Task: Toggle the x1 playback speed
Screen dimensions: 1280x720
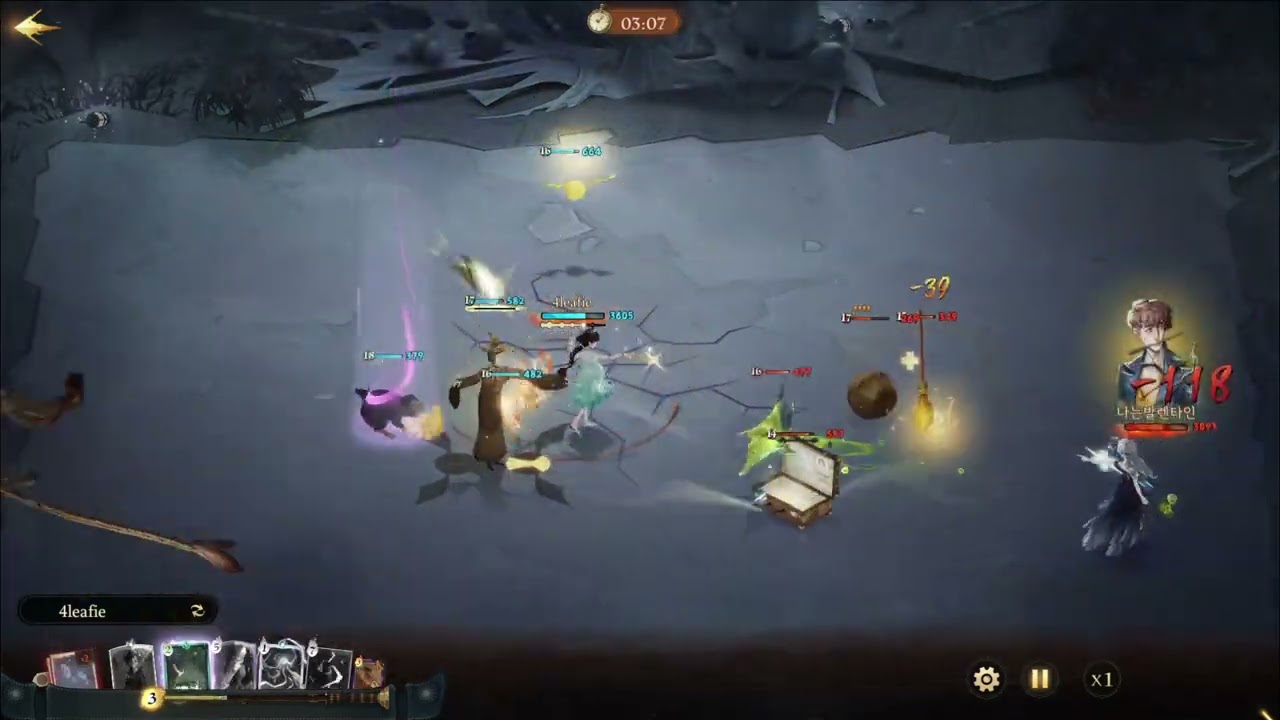Action: coord(1103,679)
